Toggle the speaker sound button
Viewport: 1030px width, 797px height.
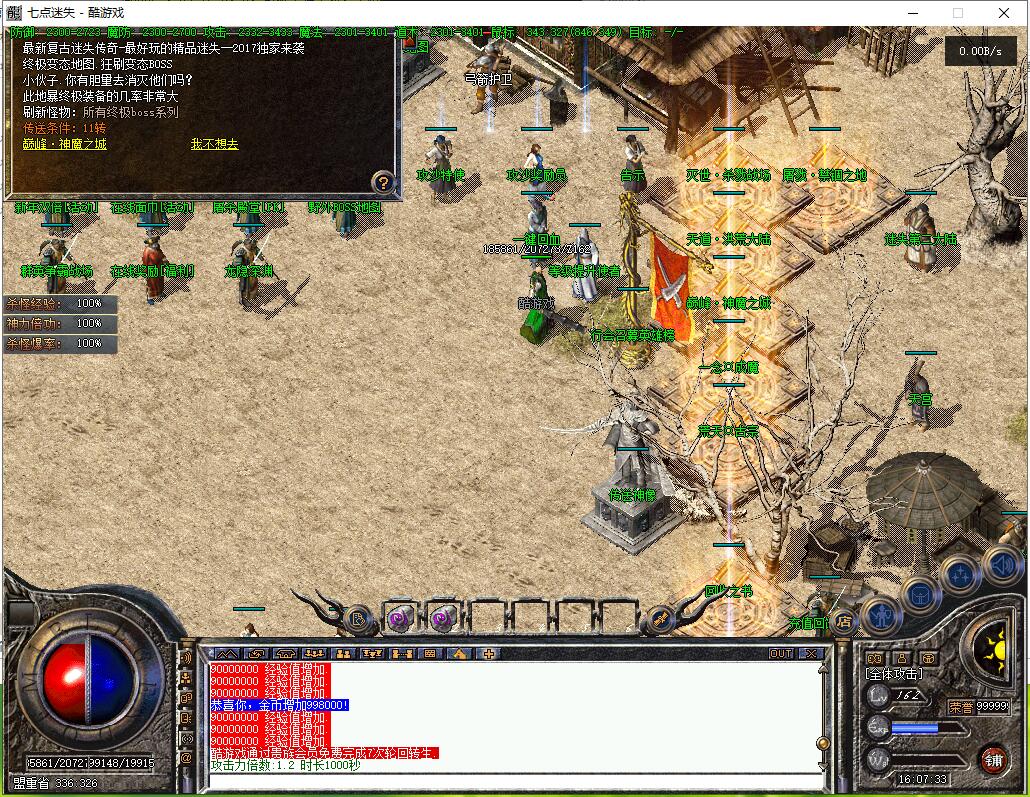(1001, 565)
